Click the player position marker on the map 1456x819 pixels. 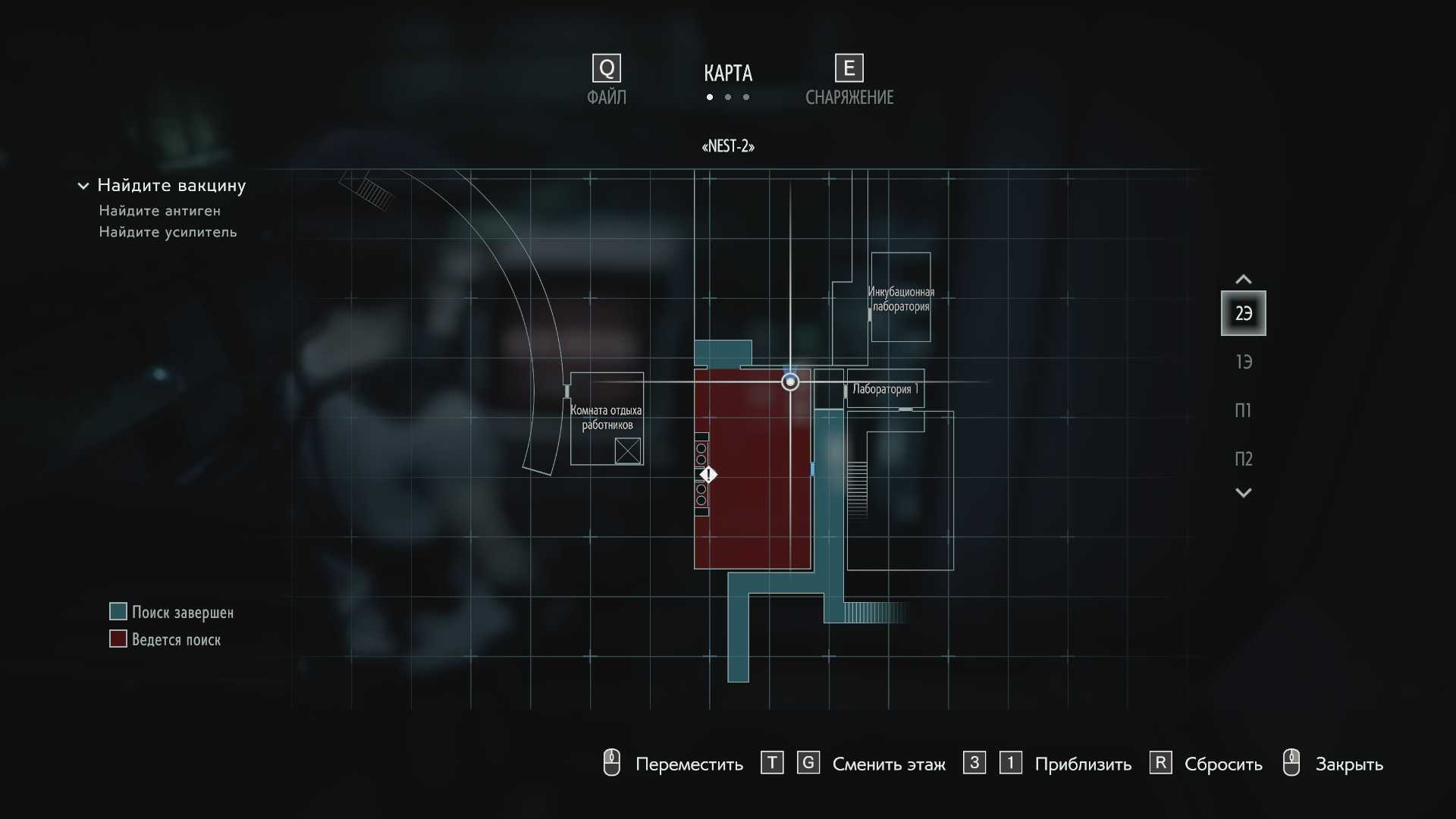tap(790, 382)
